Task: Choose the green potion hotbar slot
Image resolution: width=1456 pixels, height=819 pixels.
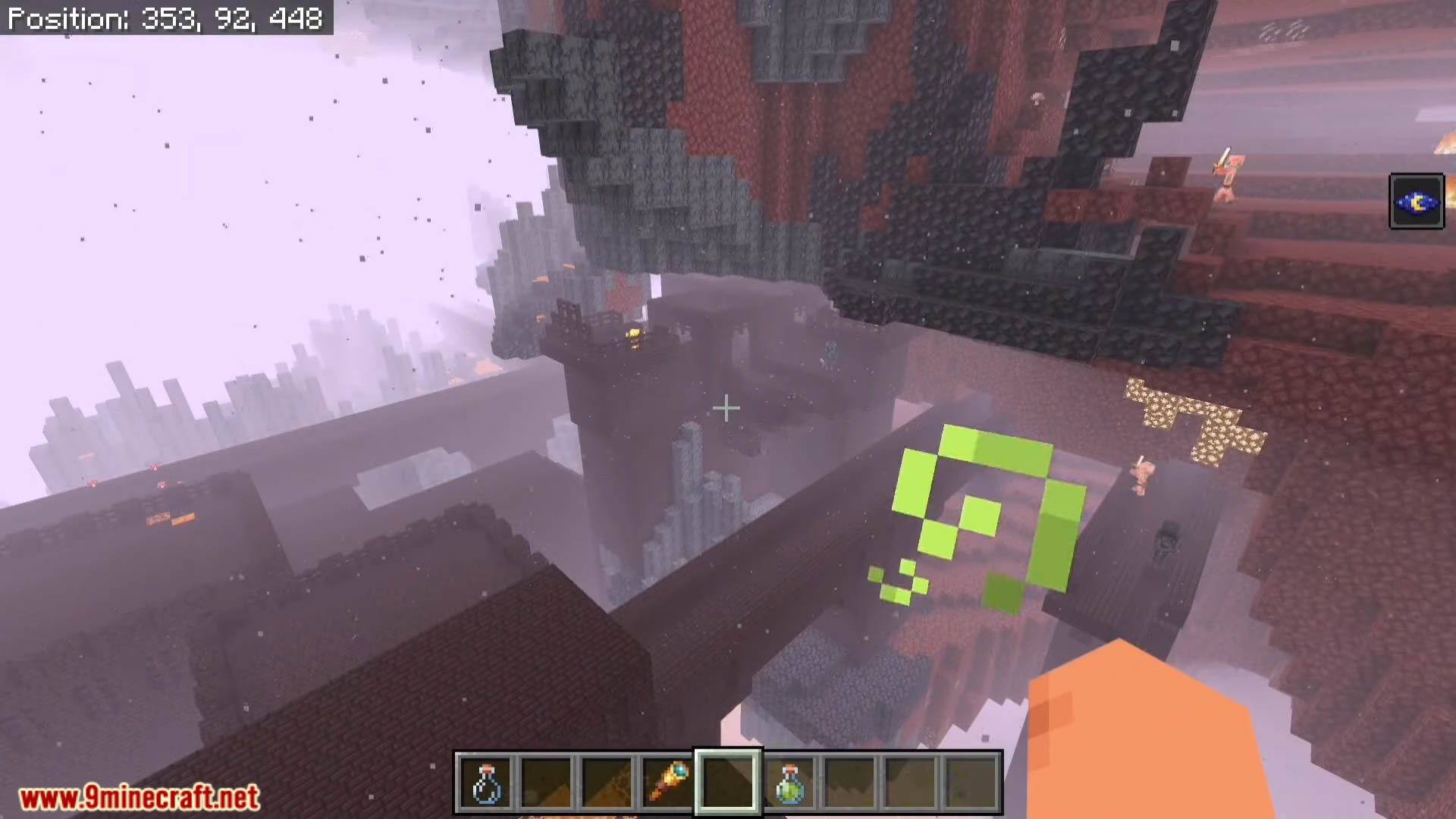Action: pos(789,783)
